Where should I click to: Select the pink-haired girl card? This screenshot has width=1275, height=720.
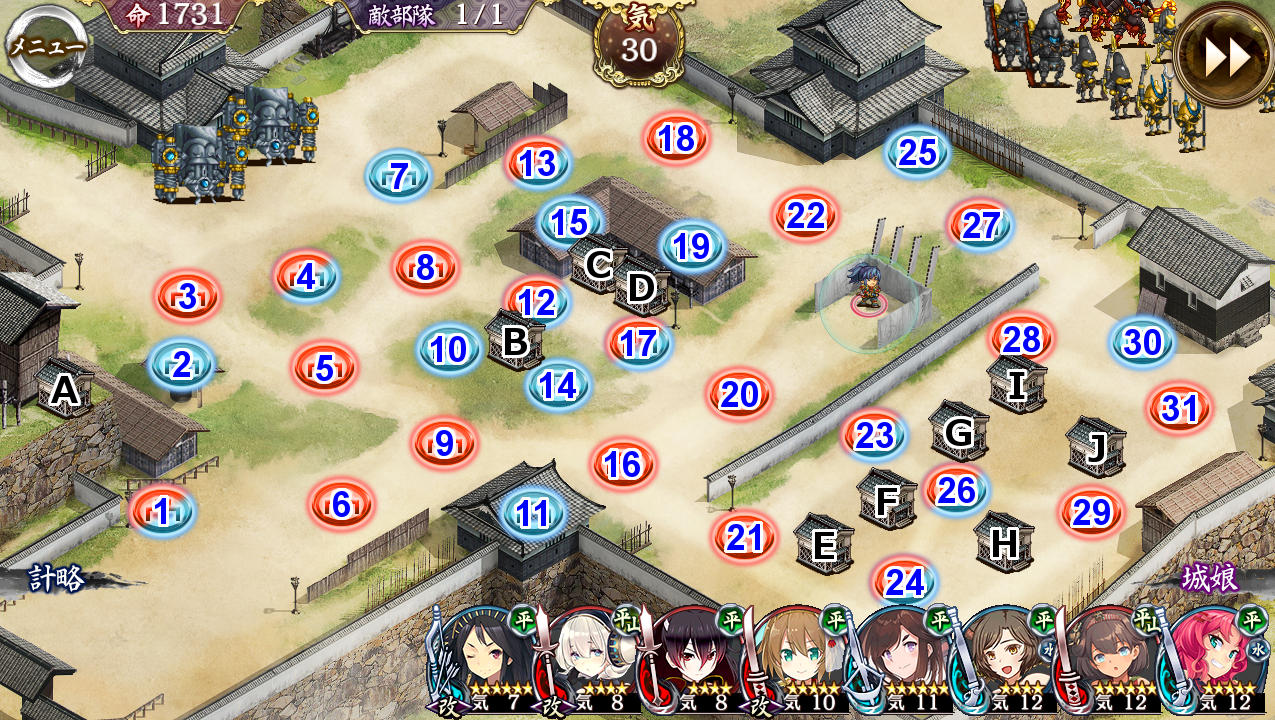pos(1212,662)
